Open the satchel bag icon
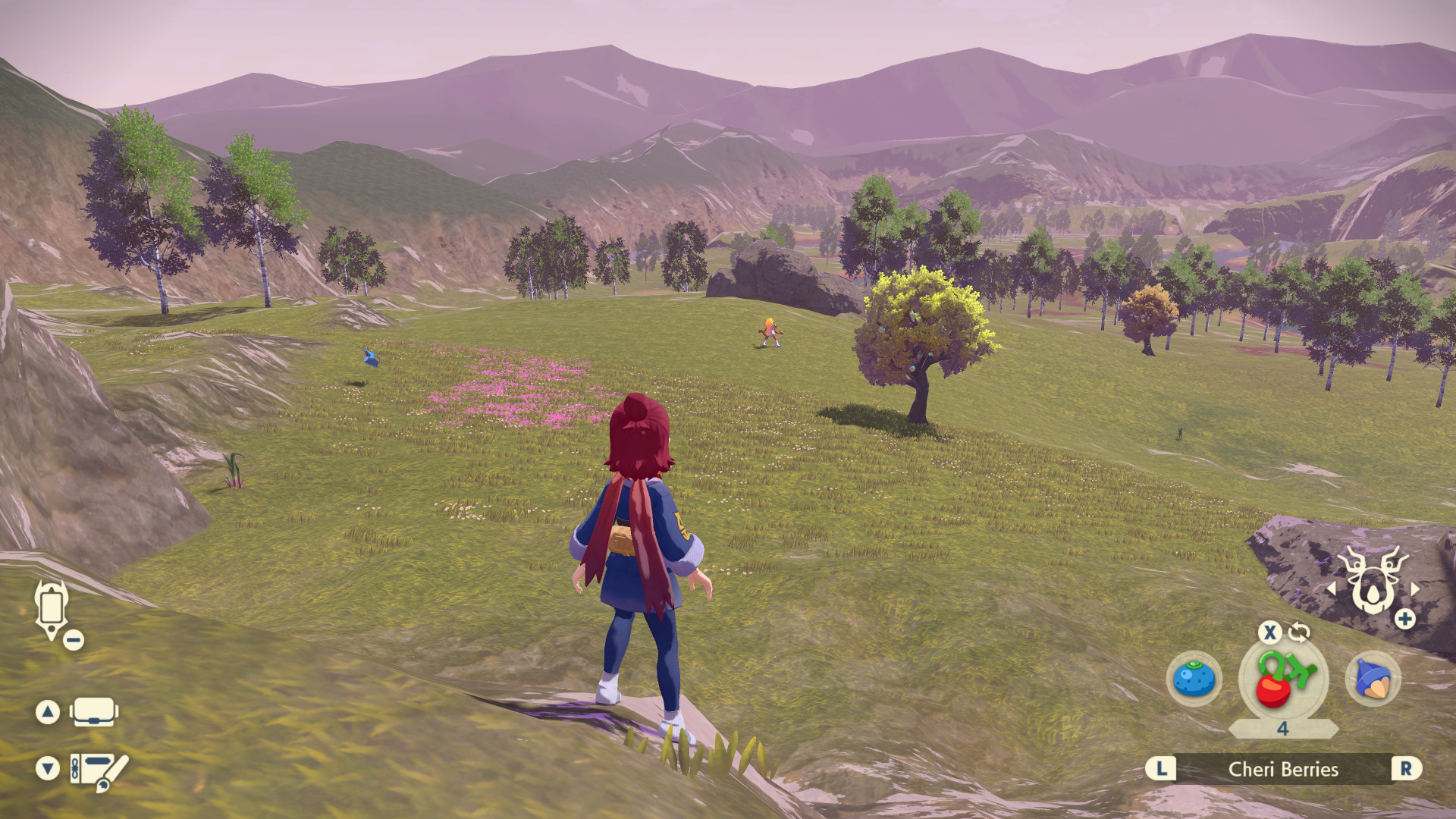 point(93,712)
